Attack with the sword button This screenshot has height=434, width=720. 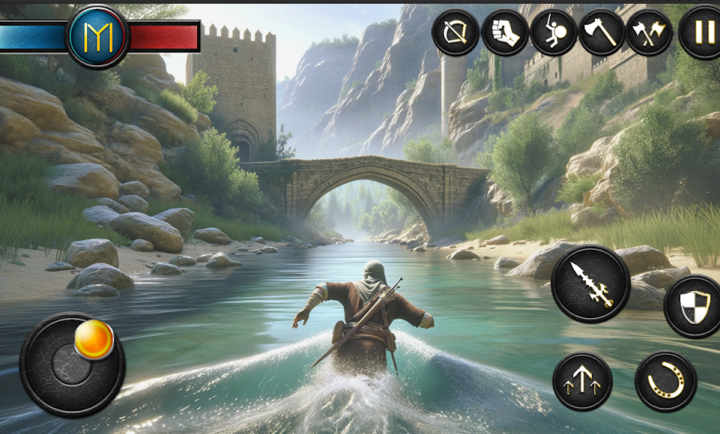[590, 284]
